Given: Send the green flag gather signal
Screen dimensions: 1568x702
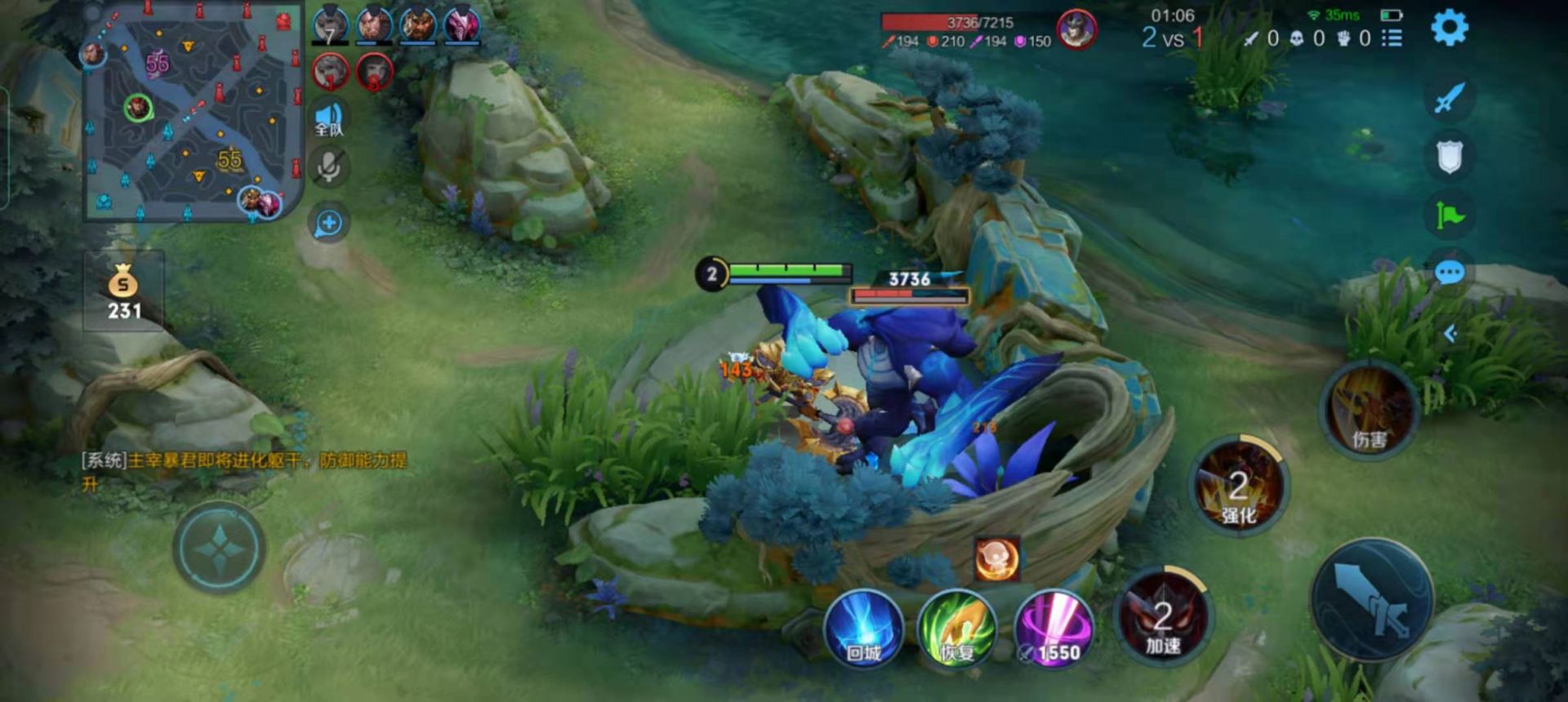Looking at the screenshot, I should coord(1450,215).
